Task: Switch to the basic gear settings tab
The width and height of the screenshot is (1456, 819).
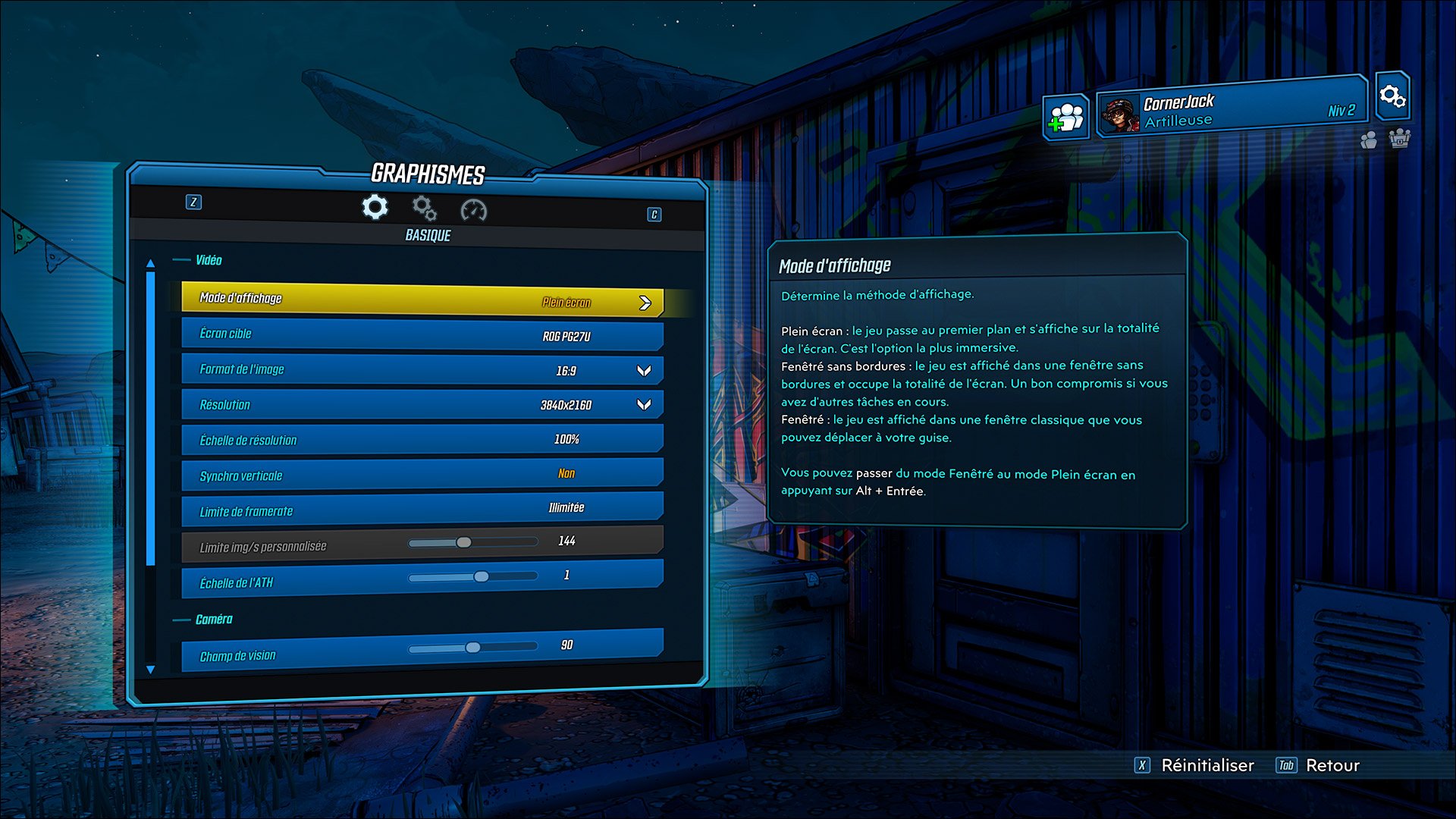Action: pyautogui.click(x=375, y=207)
